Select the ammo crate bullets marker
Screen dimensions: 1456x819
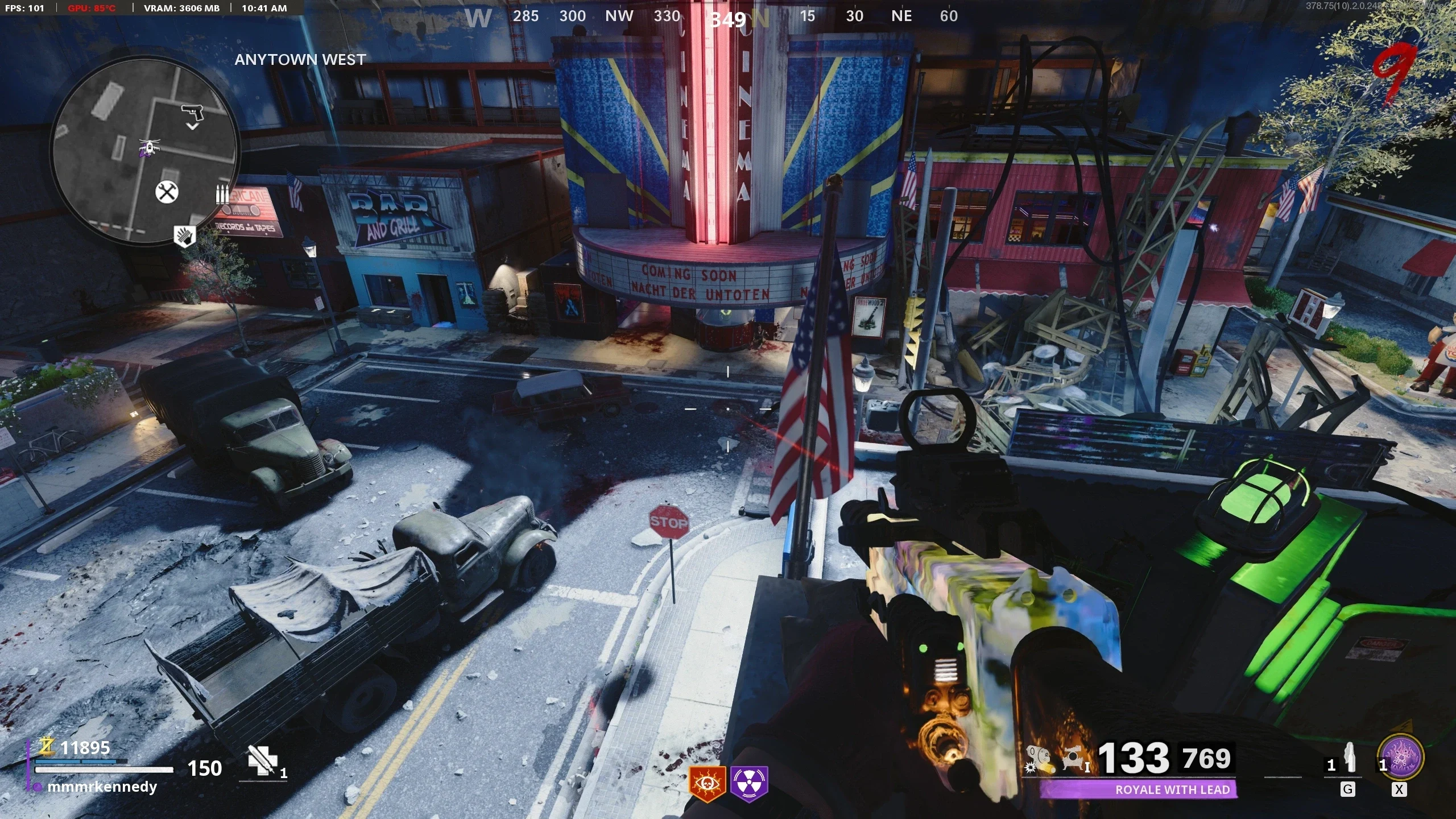[x=222, y=193]
